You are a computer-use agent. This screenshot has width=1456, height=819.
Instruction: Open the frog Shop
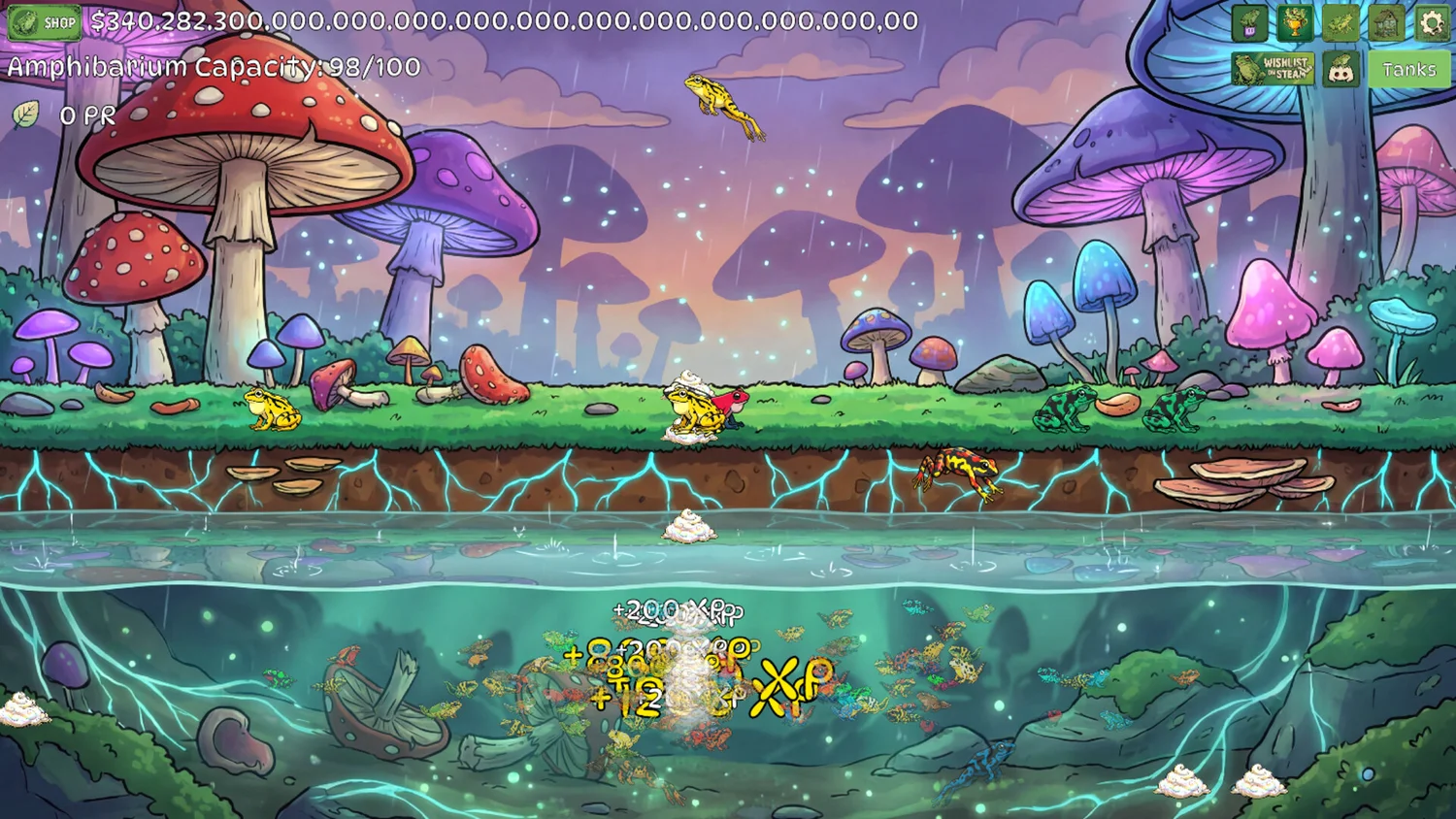tap(45, 21)
